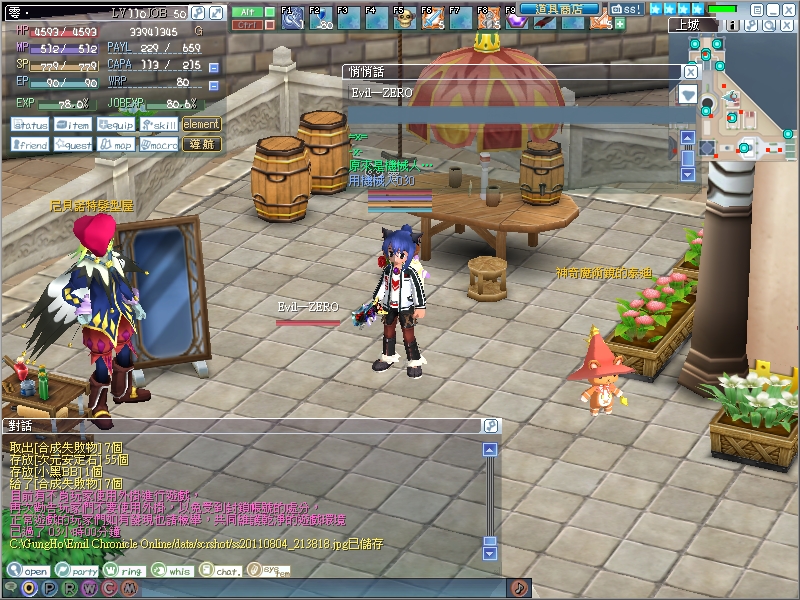Open the macro panel
Image resolution: width=800 pixels, height=600 pixels.
(x=159, y=145)
